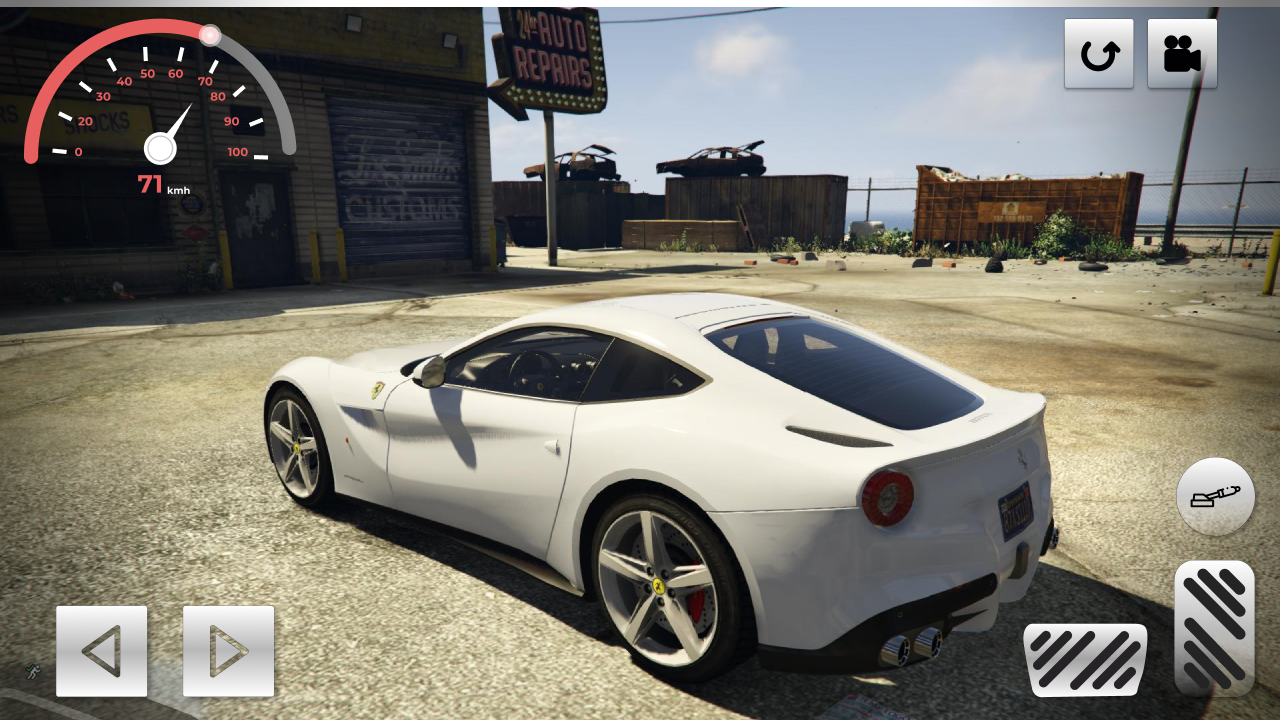This screenshot has width=1280, height=720.
Task: Tap the 71 kmh speed readout
Action: pyautogui.click(x=160, y=183)
